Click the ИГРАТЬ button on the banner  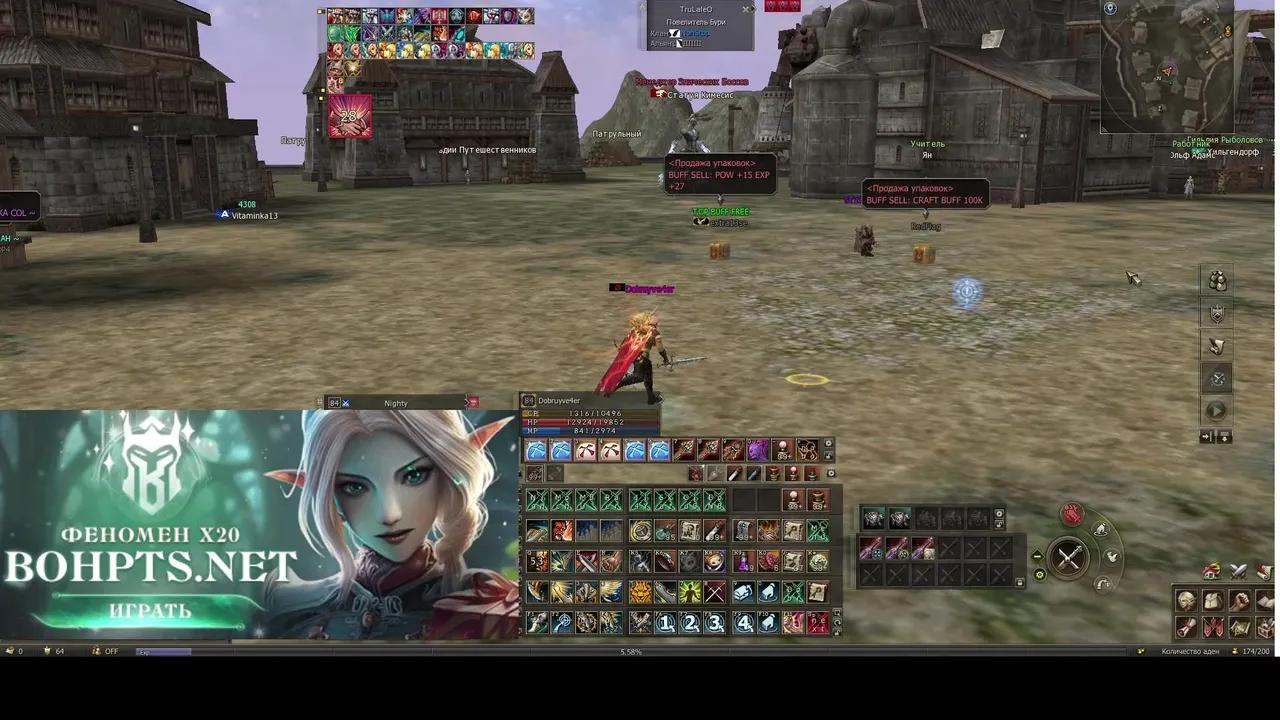tap(150, 610)
